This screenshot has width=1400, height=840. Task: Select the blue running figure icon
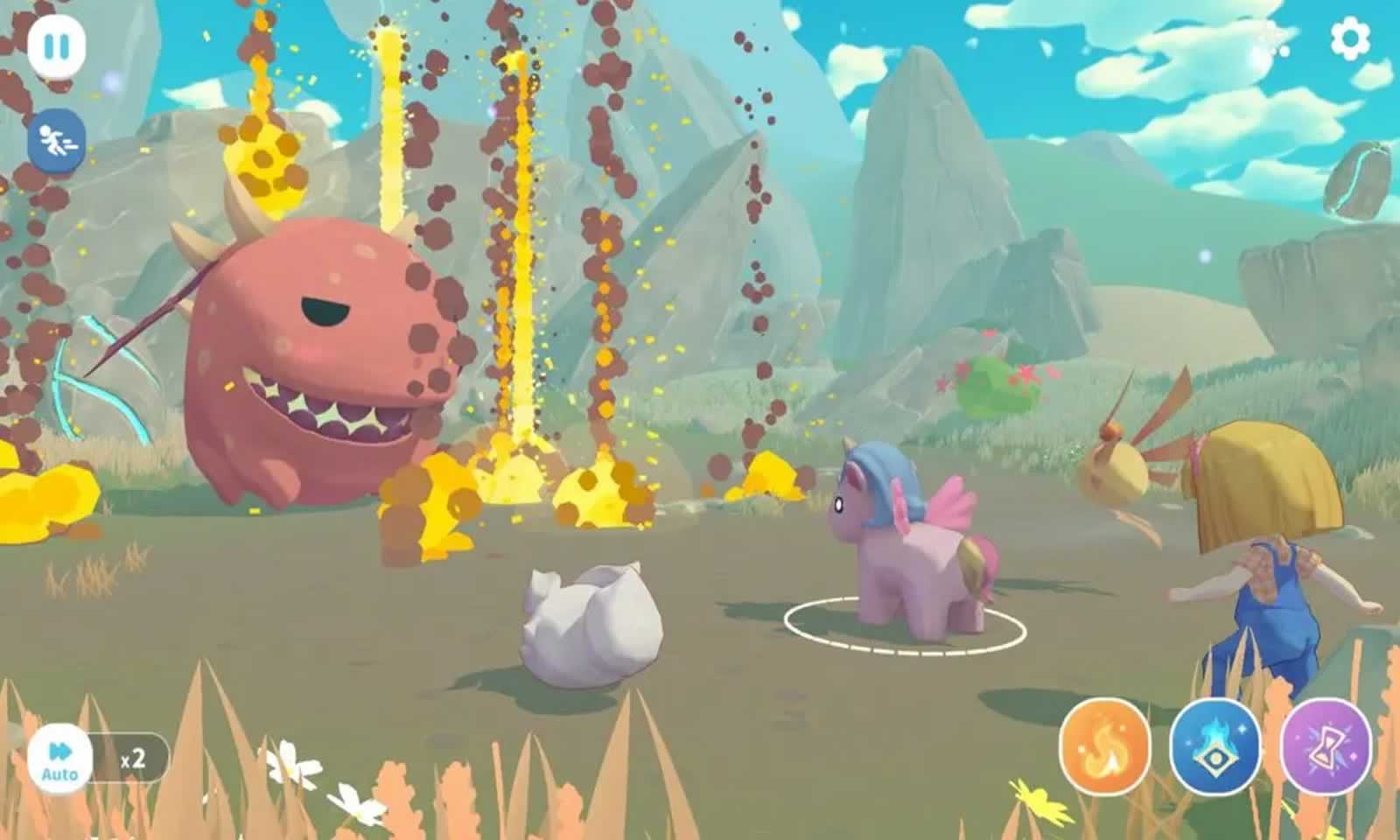coord(56,138)
